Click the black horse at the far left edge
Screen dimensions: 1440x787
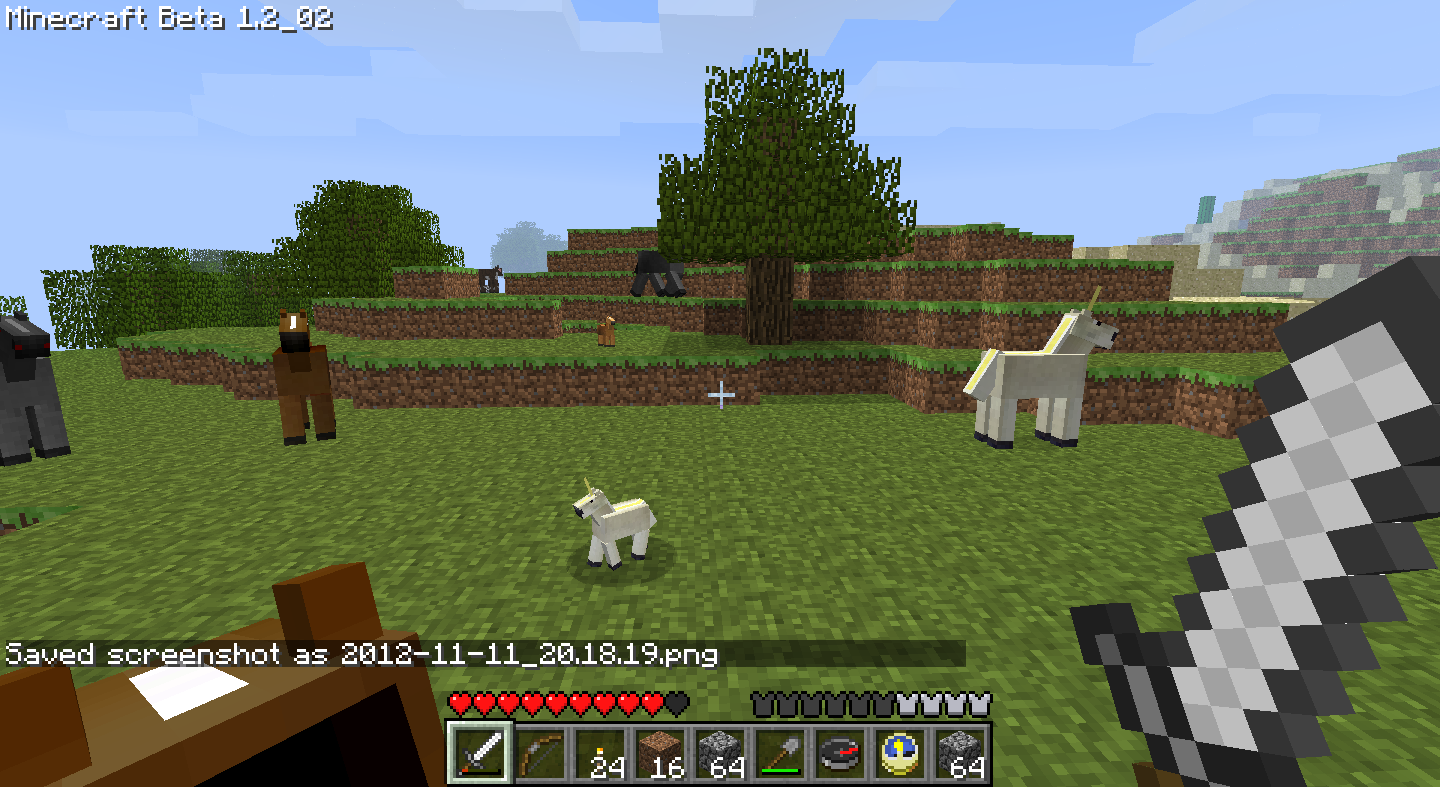(x=22, y=390)
